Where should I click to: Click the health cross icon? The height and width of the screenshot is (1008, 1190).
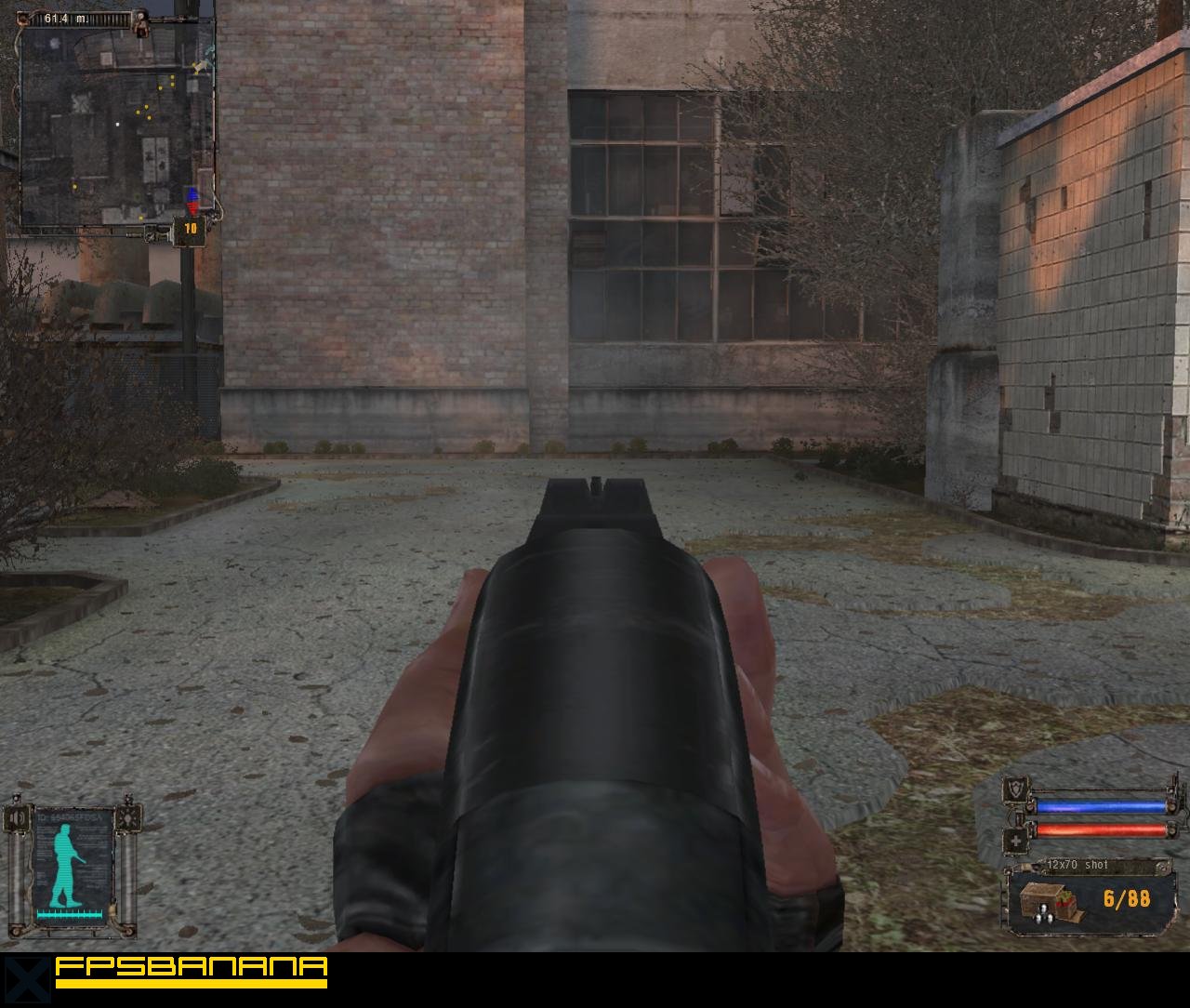coord(1015,841)
